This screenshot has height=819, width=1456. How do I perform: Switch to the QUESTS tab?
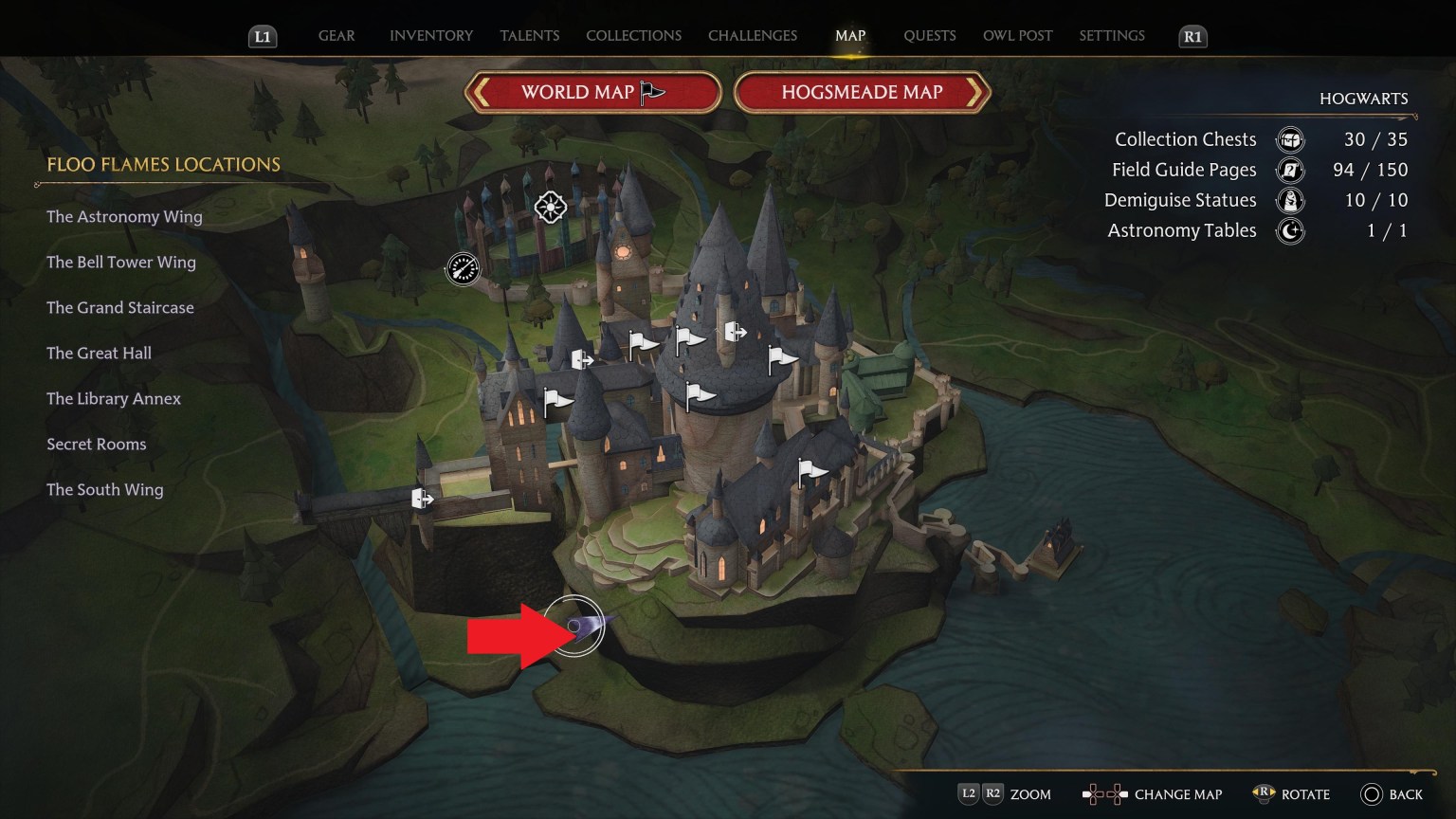930,35
